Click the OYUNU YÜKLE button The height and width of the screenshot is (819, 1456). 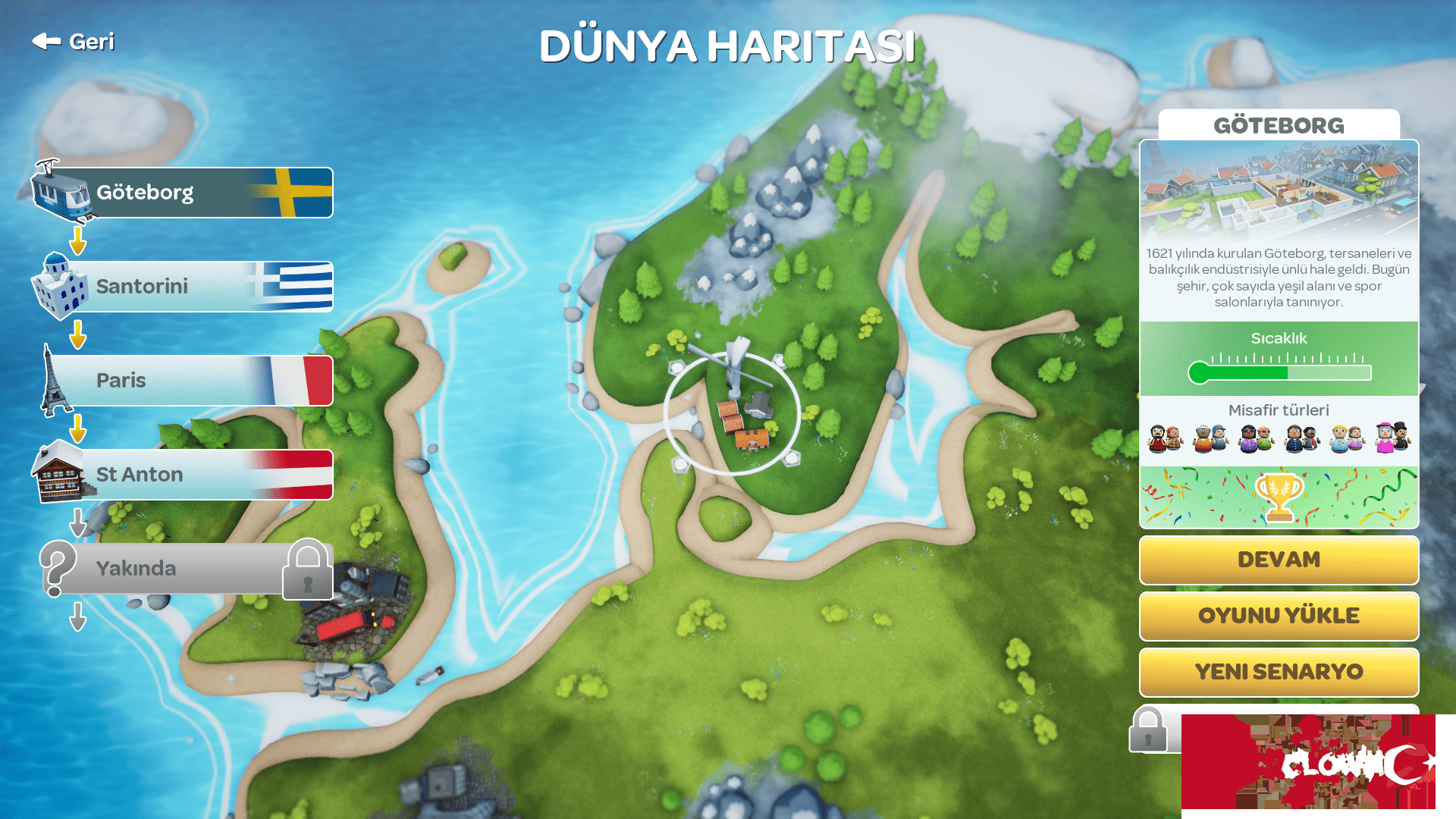click(x=1278, y=616)
